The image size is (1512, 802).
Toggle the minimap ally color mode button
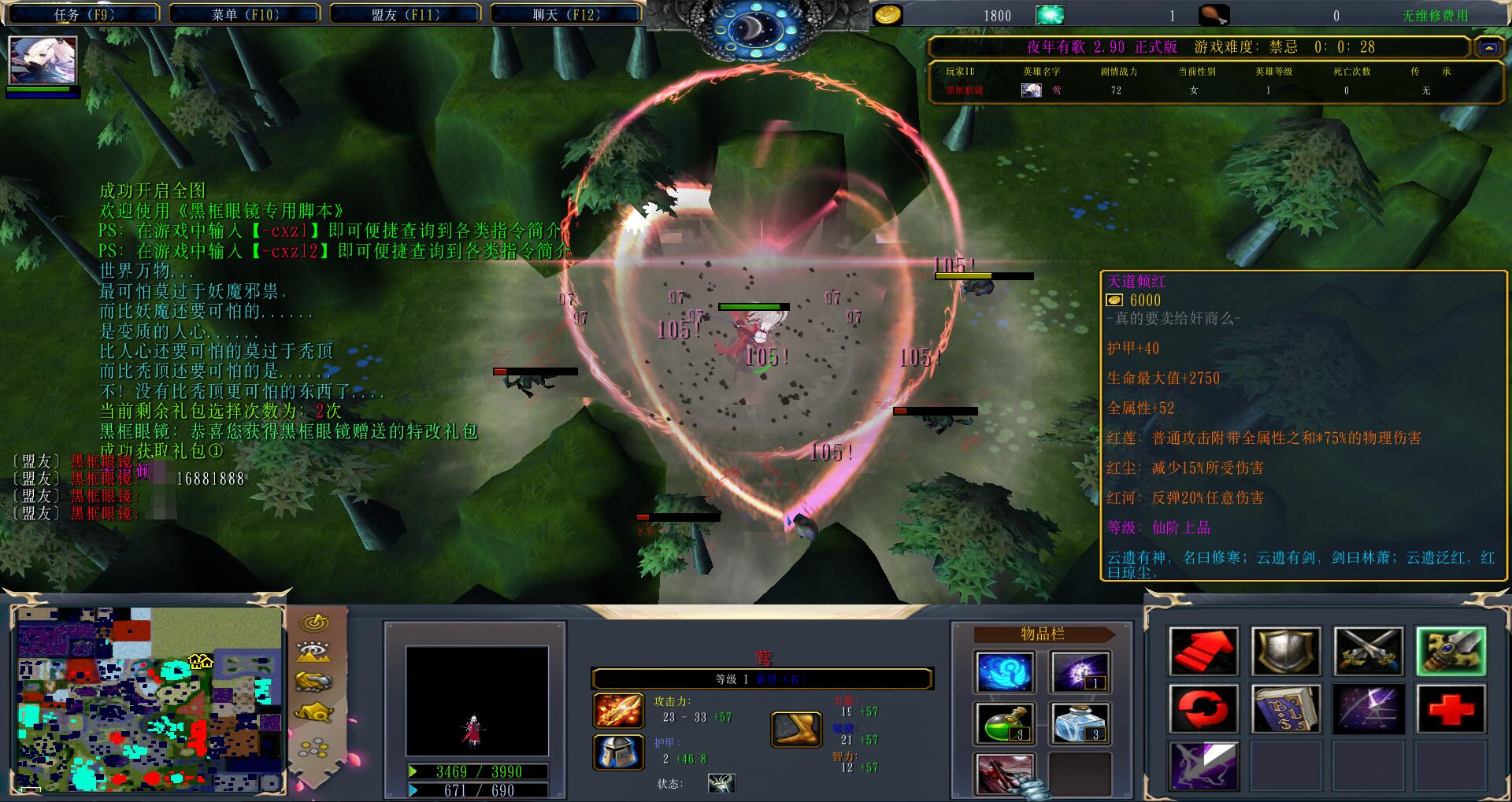314,682
